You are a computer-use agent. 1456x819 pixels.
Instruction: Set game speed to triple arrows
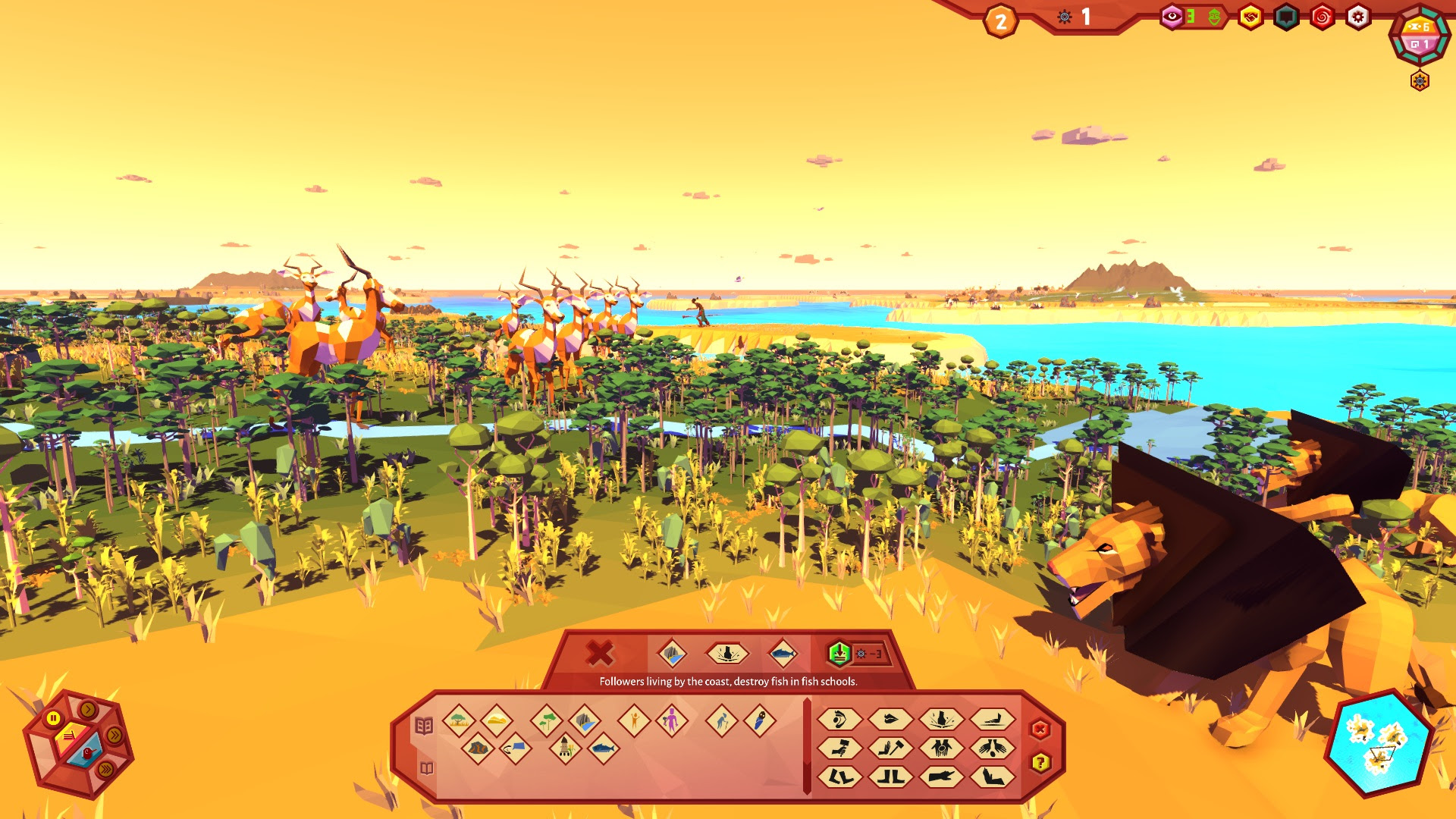click(105, 769)
